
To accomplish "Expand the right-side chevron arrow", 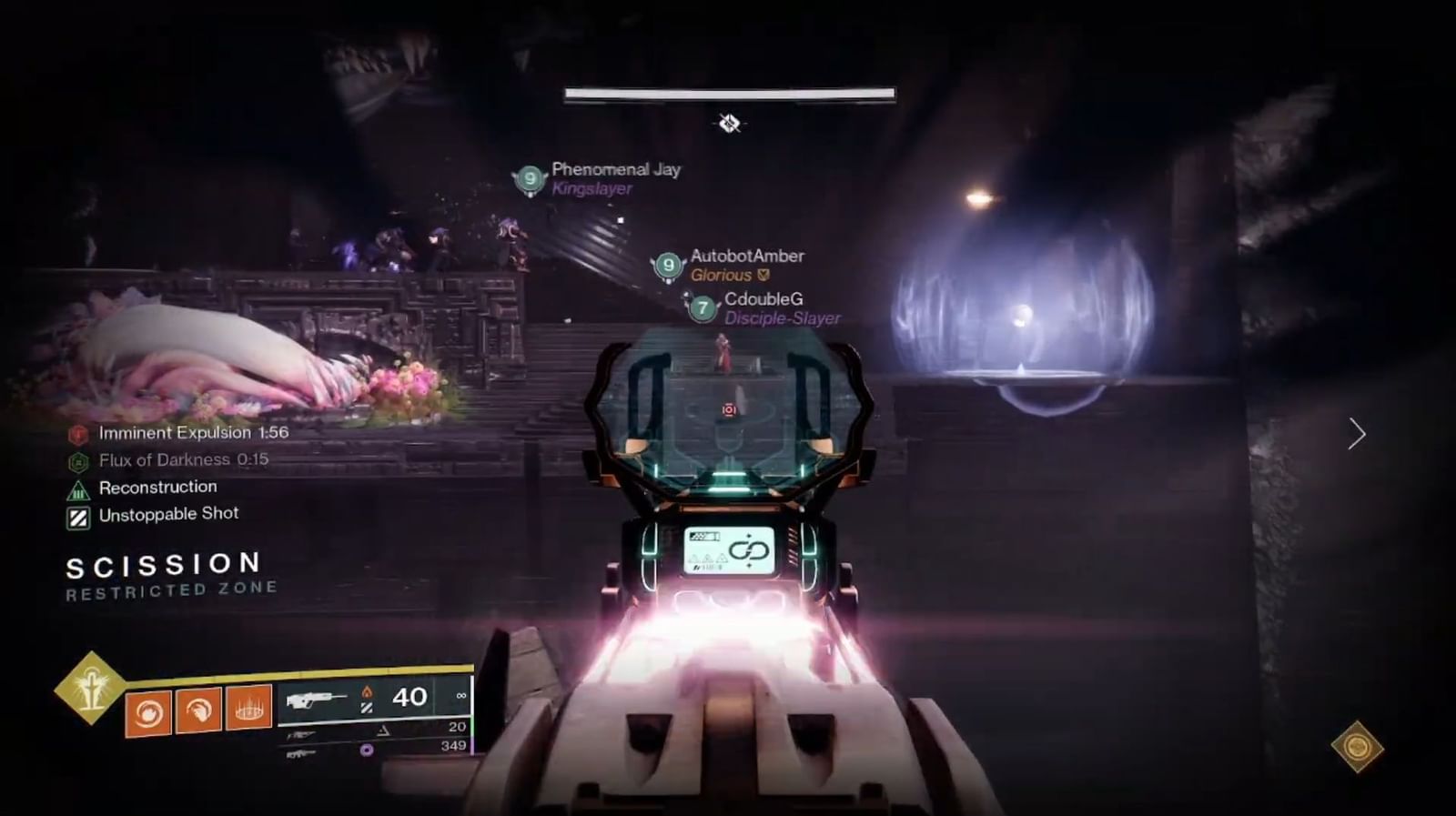I will click(1357, 434).
